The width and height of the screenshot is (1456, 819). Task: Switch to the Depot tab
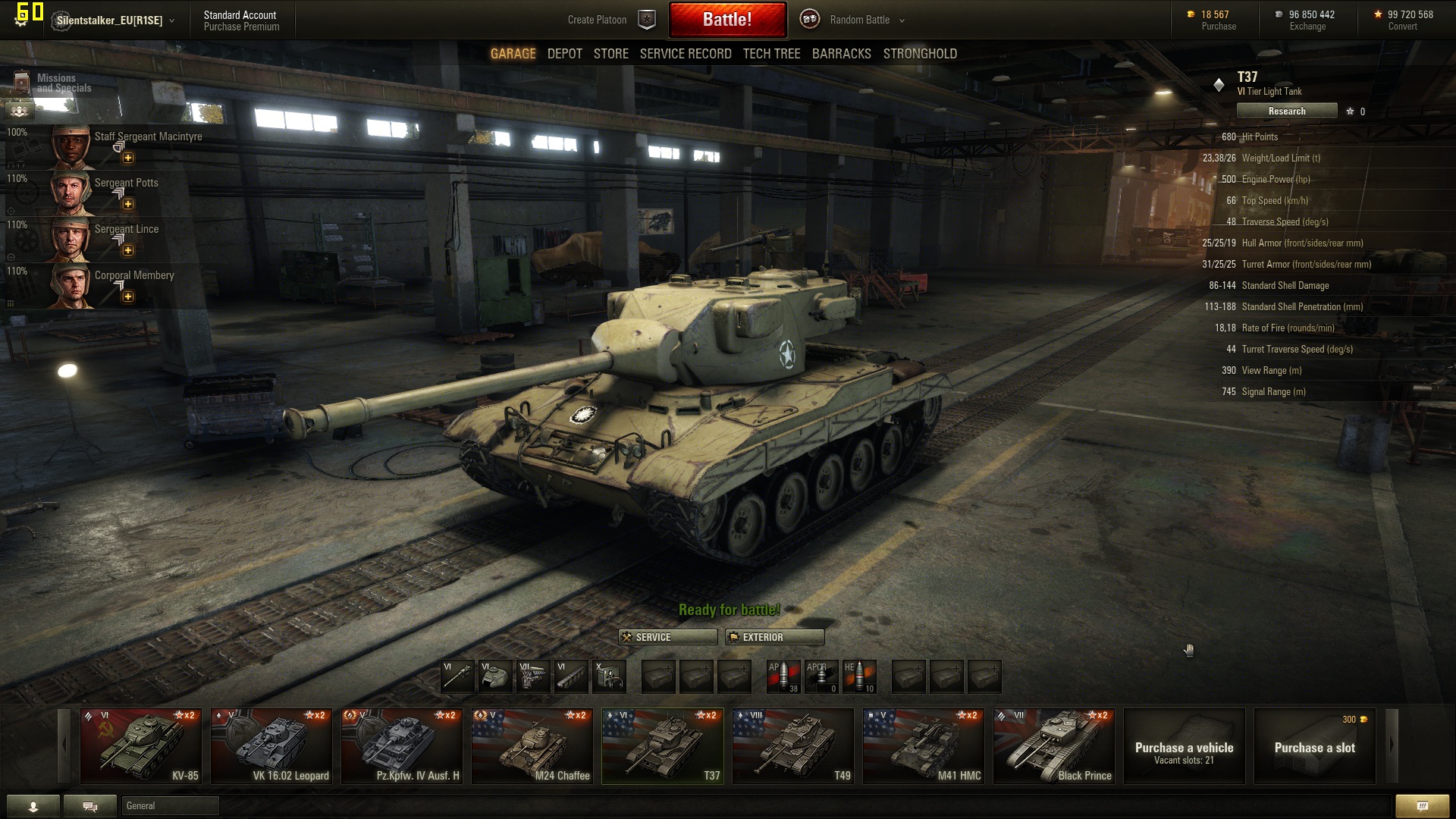click(x=564, y=54)
